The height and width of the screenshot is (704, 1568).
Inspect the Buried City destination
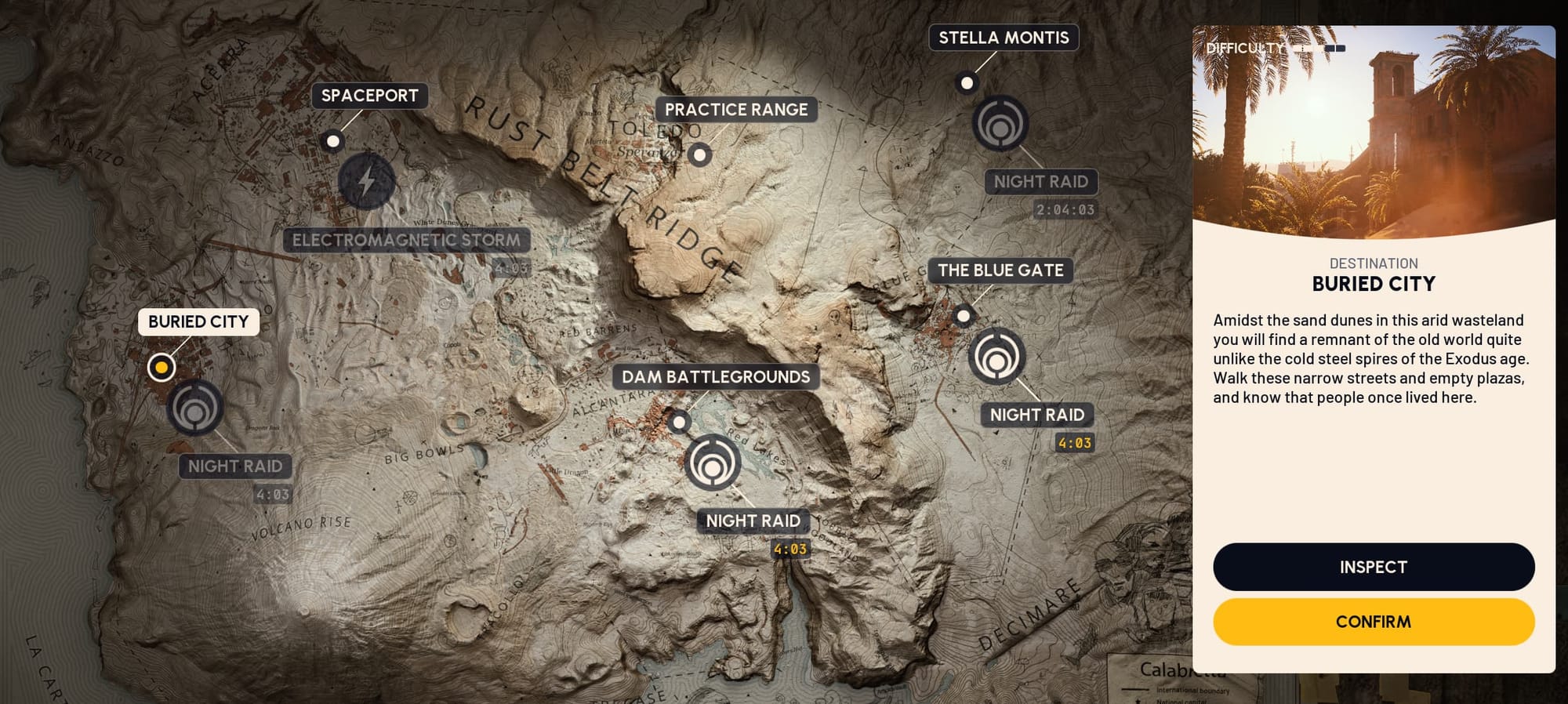tap(1373, 567)
